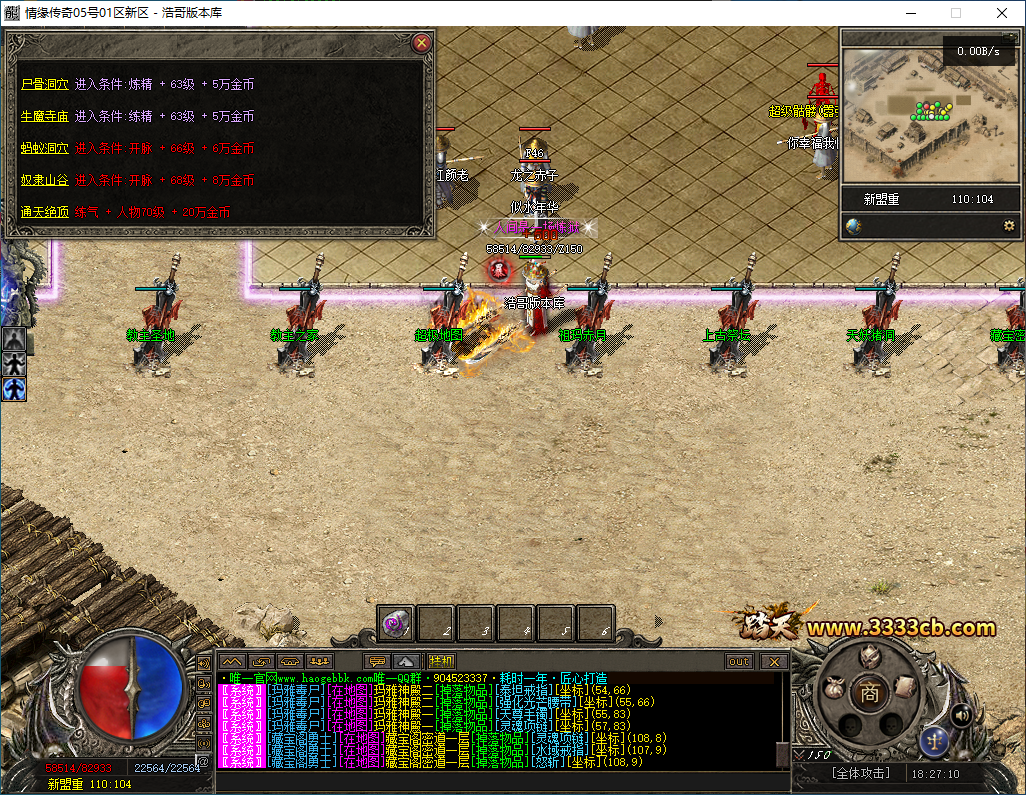Select the 尸骨洞穴 dungeon link
The width and height of the screenshot is (1026, 795).
(44, 85)
